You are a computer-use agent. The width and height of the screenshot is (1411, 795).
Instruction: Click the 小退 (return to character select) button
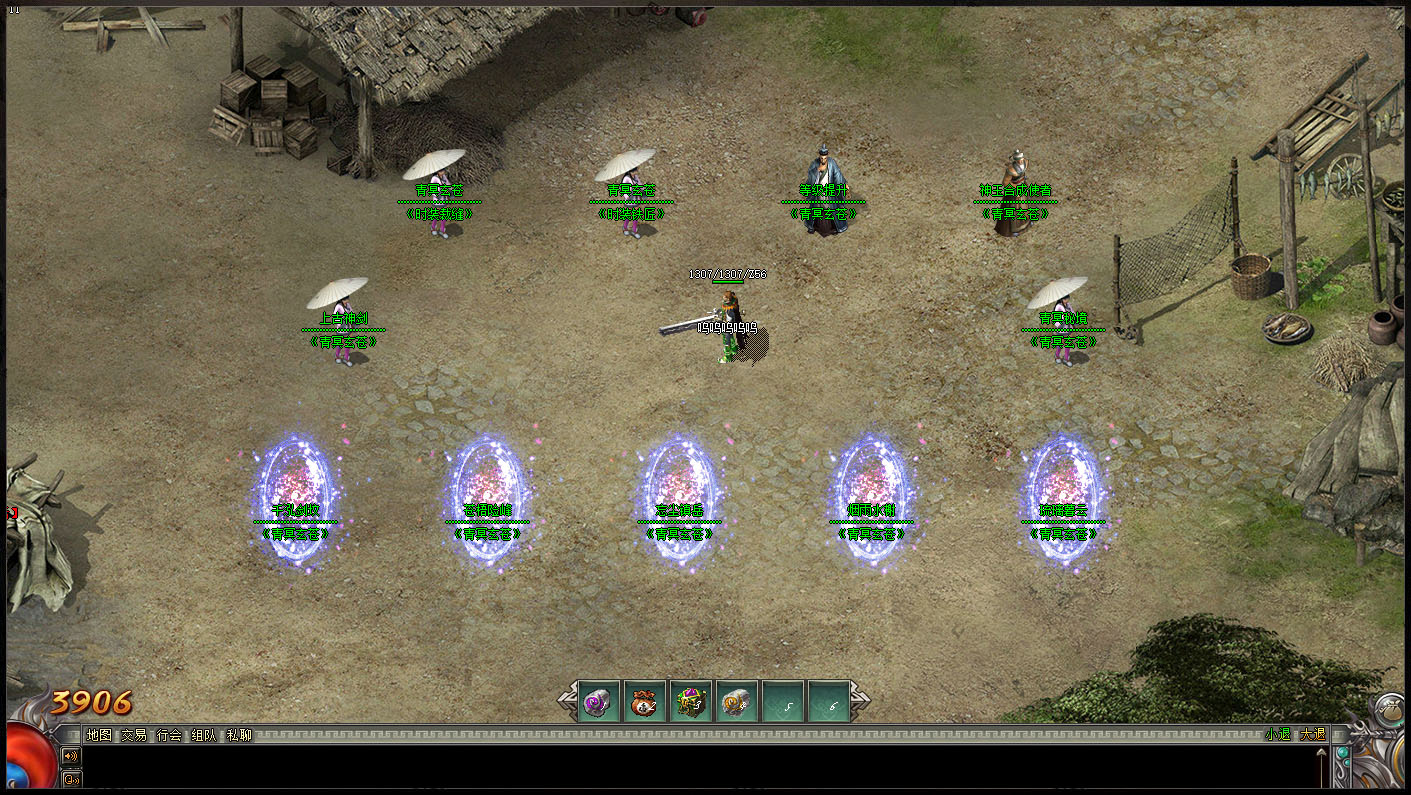pos(1277,735)
